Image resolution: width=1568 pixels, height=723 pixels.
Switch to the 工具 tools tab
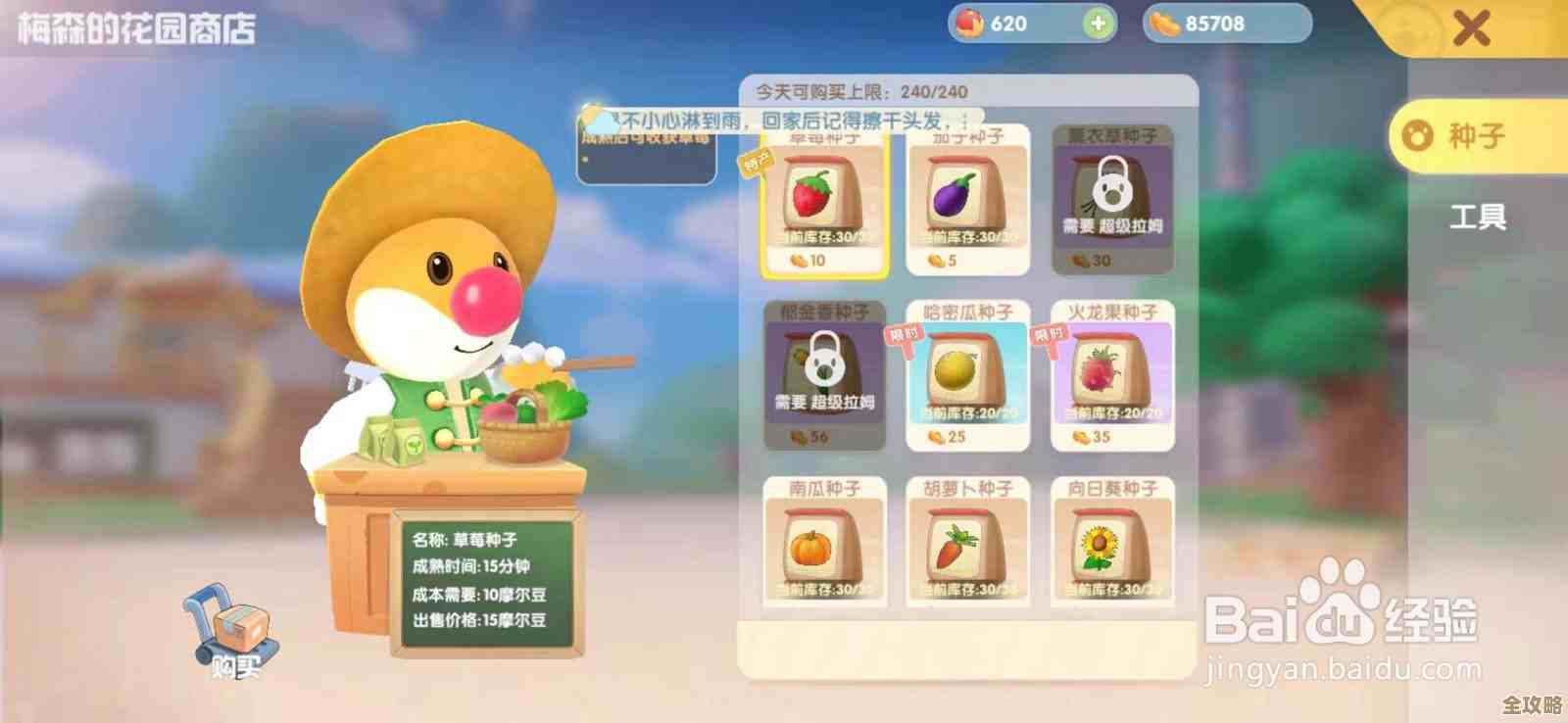coord(1478,217)
